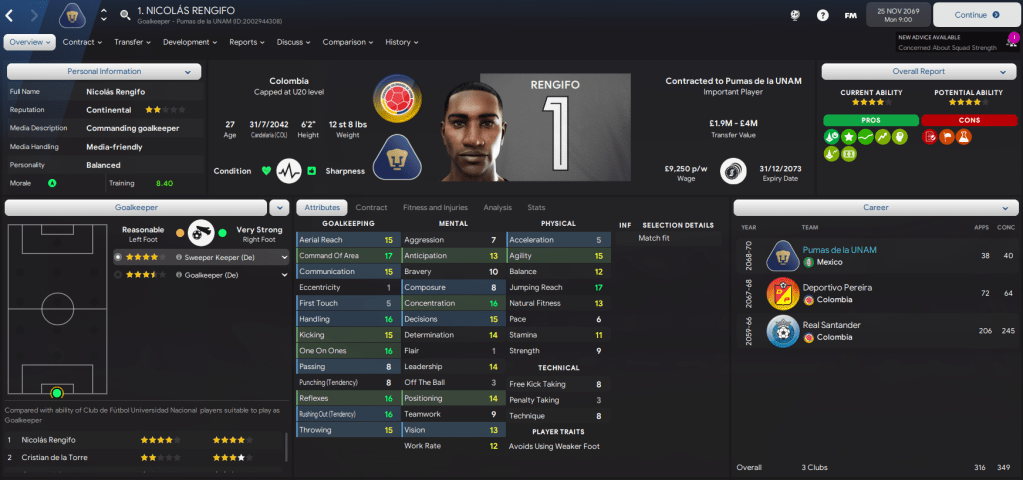
Task: Open the Discuss menu
Action: click(x=293, y=42)
